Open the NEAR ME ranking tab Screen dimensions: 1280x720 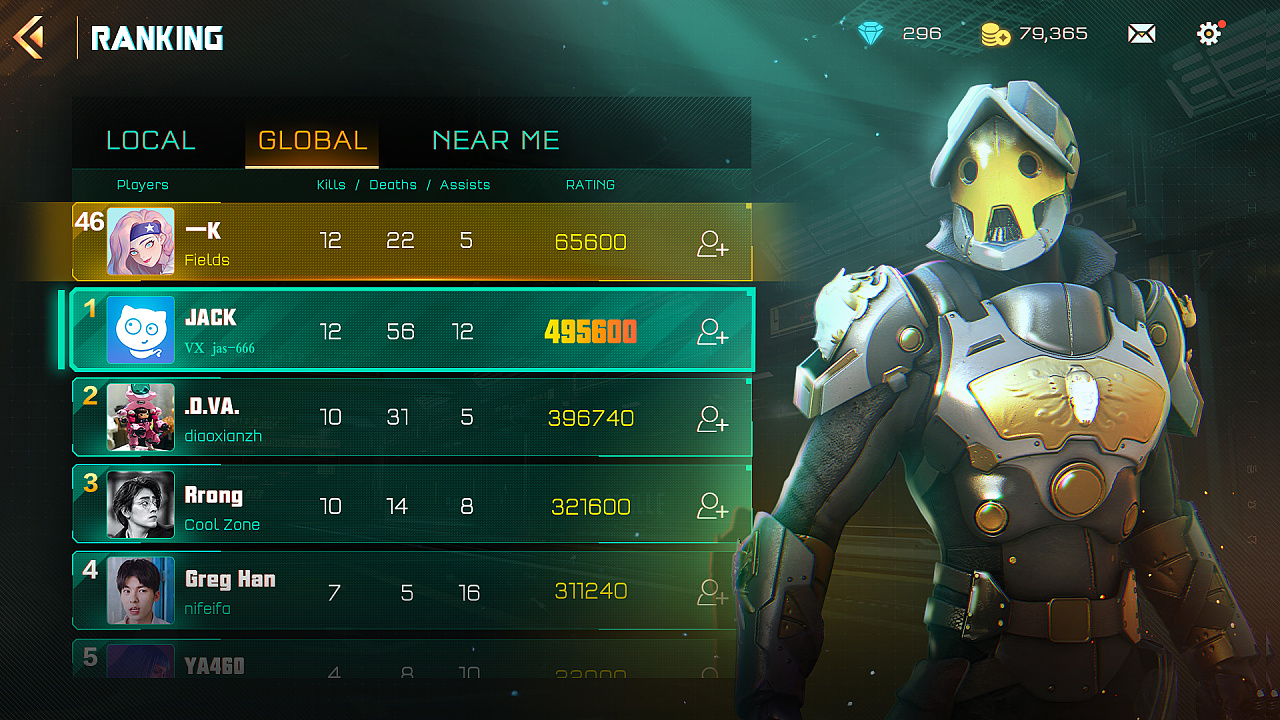click(x=495, y=140)
